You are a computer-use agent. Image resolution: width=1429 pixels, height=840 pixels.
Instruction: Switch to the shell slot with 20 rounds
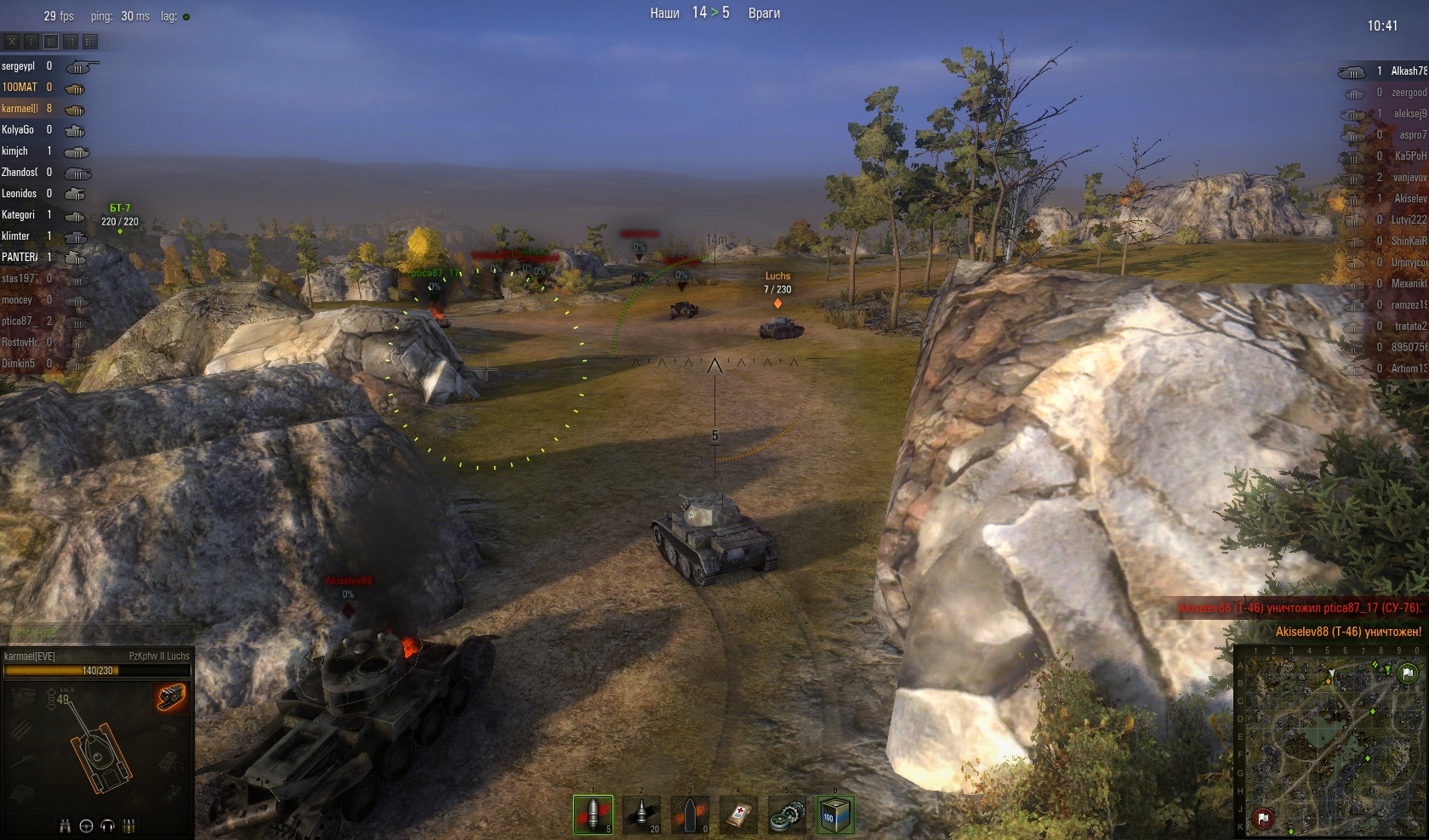pyautogui.click(x=642, y=814)
